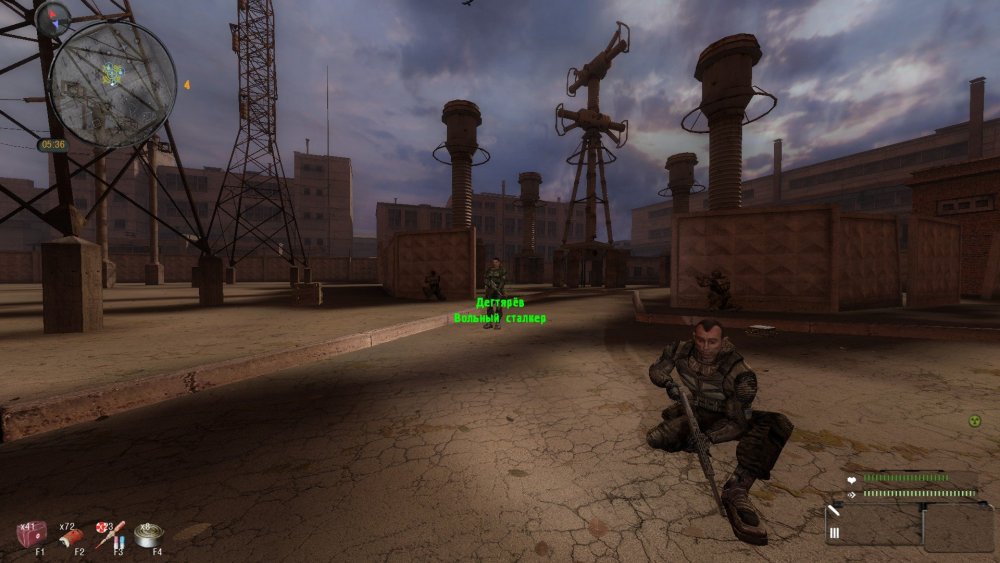Screen dimensions: 1000x563
Task: Use the syringe and pills slot F3
Action: (x=109, y=535)
